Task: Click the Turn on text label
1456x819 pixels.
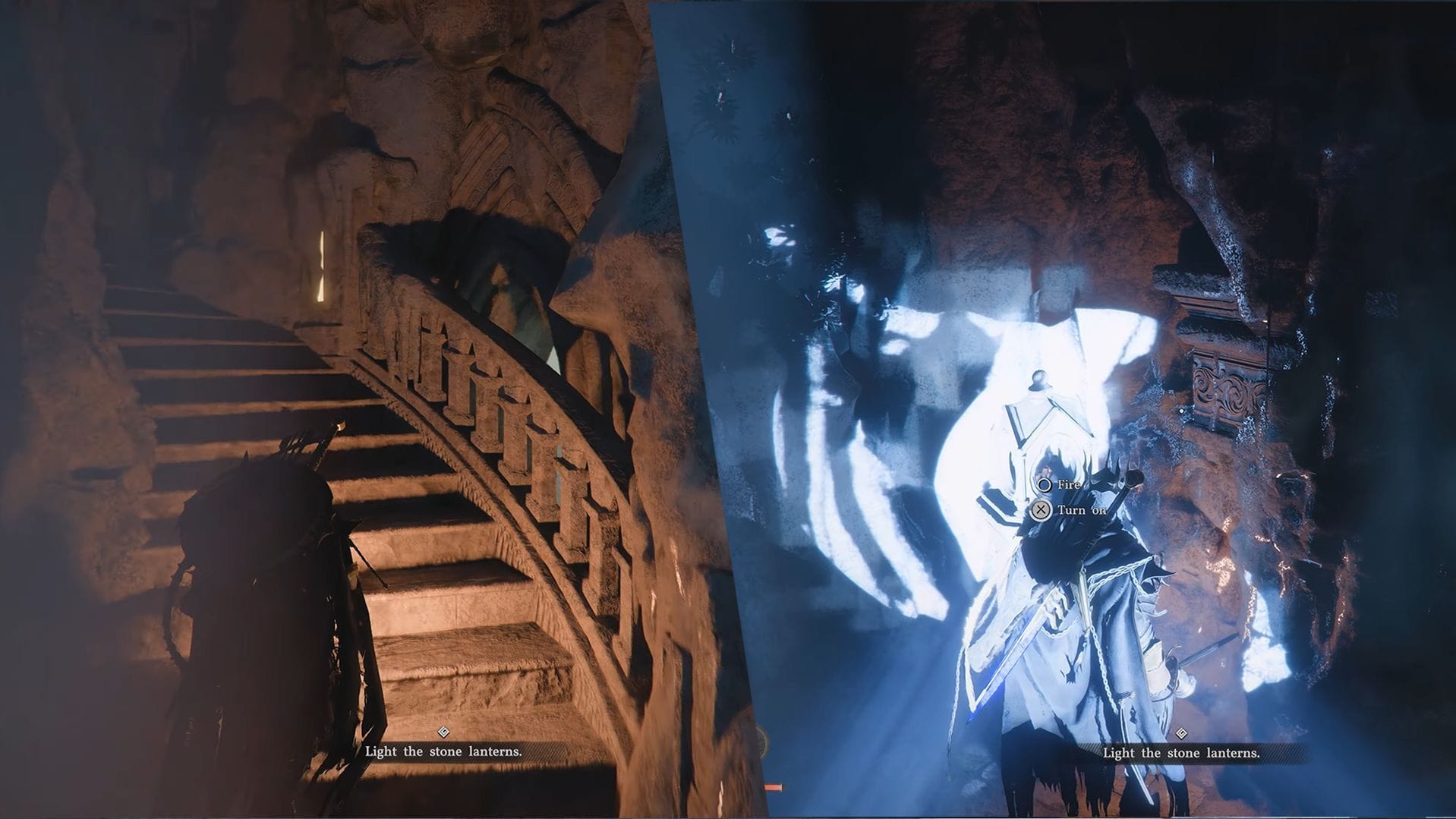Action: point(1082,510)
